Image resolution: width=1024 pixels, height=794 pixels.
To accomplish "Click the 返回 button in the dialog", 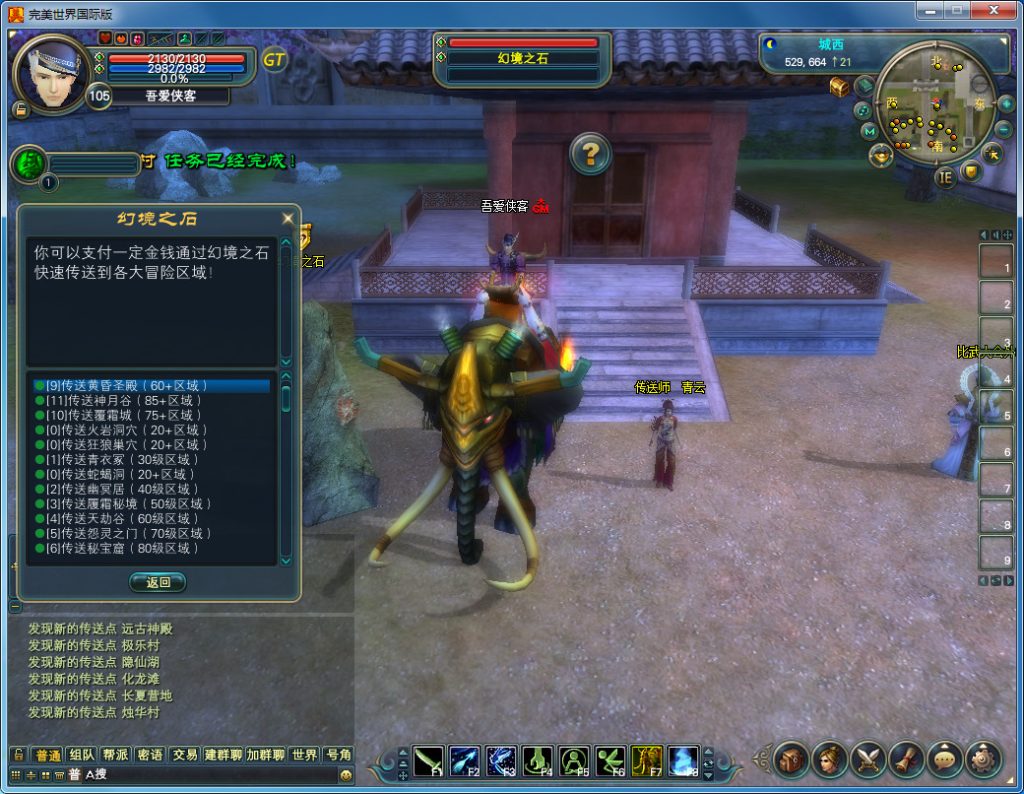I will [x=158, y=582].
